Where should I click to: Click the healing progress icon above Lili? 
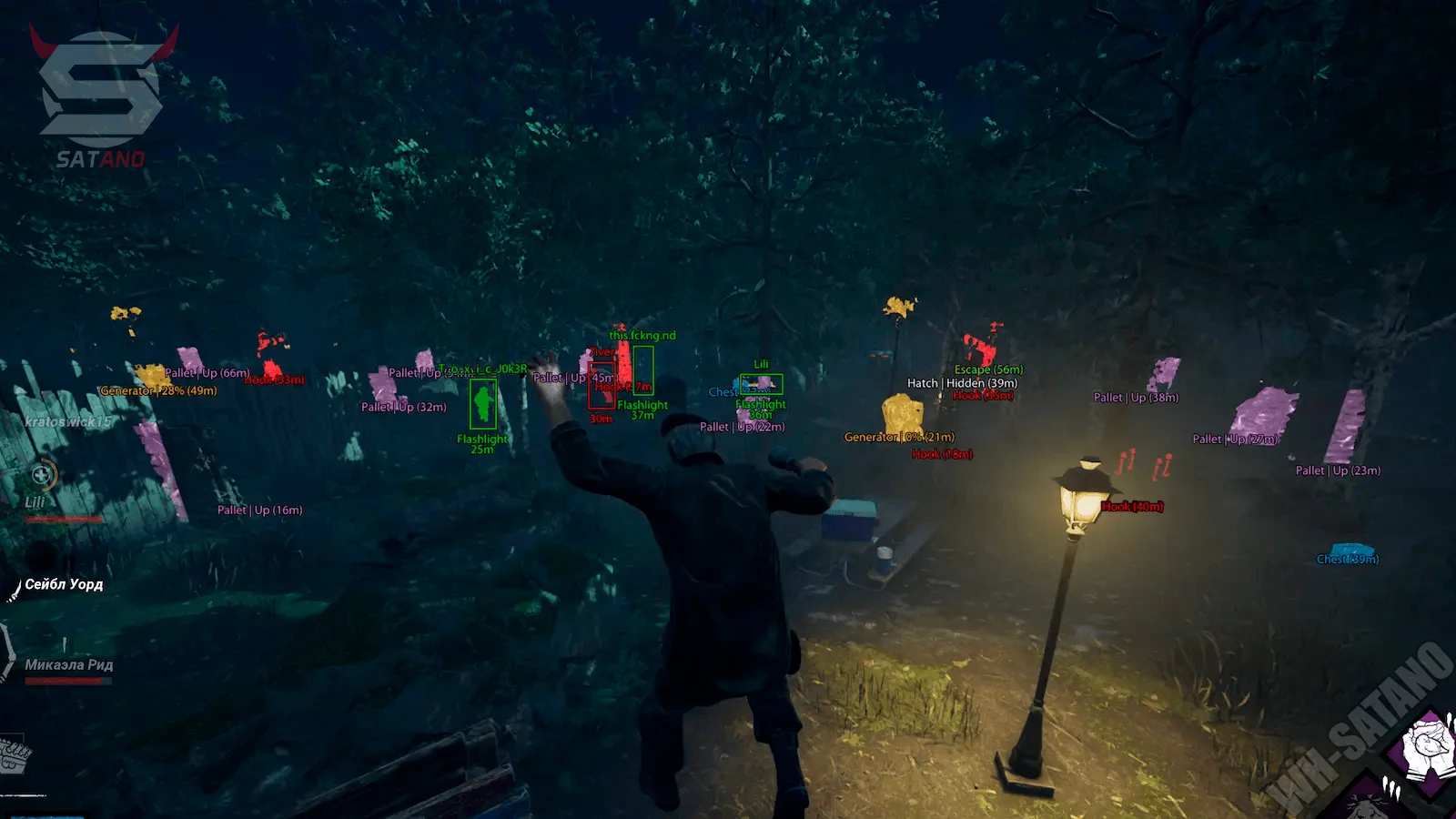[x=42, y=474]
